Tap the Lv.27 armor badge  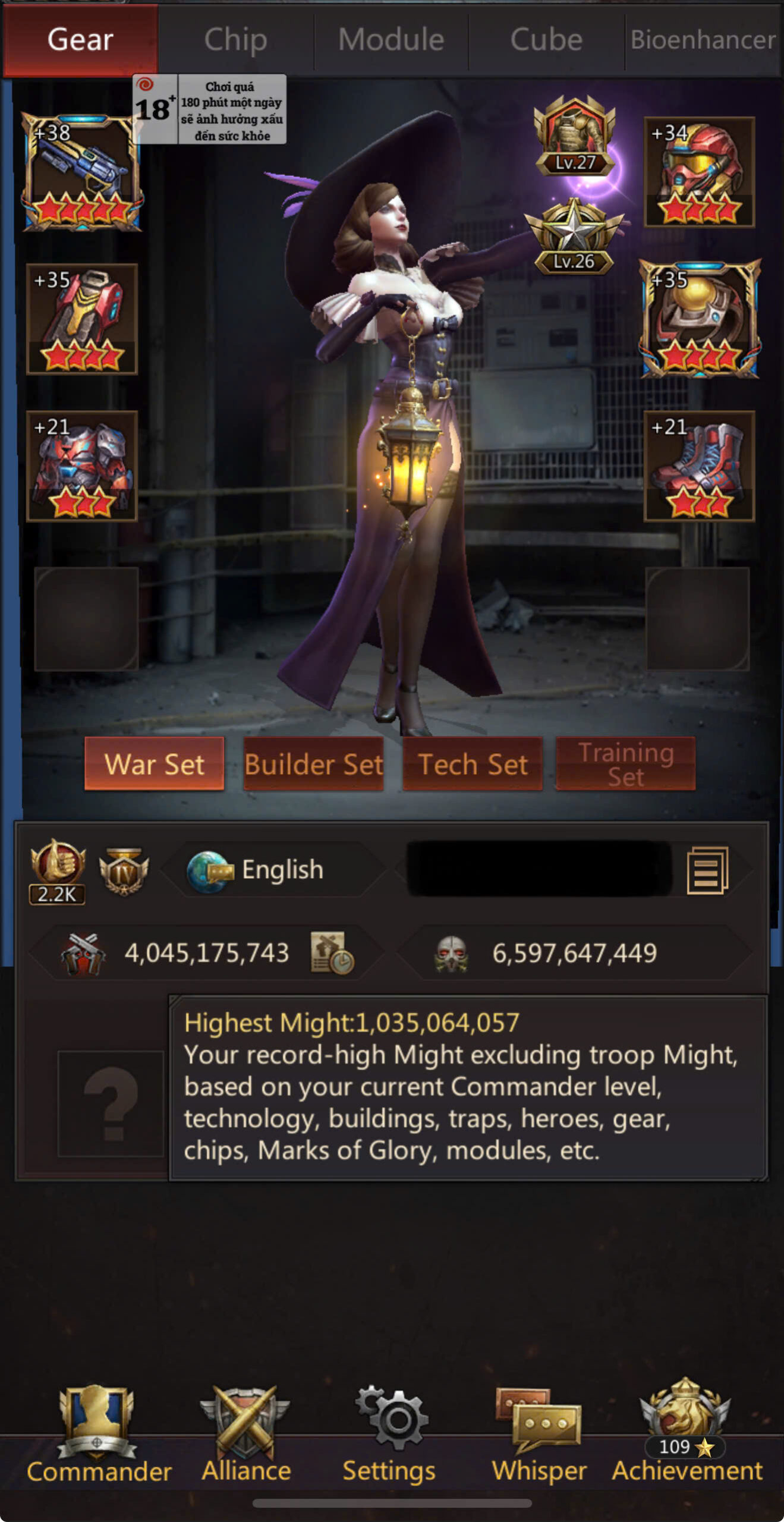tap(575, 137)
